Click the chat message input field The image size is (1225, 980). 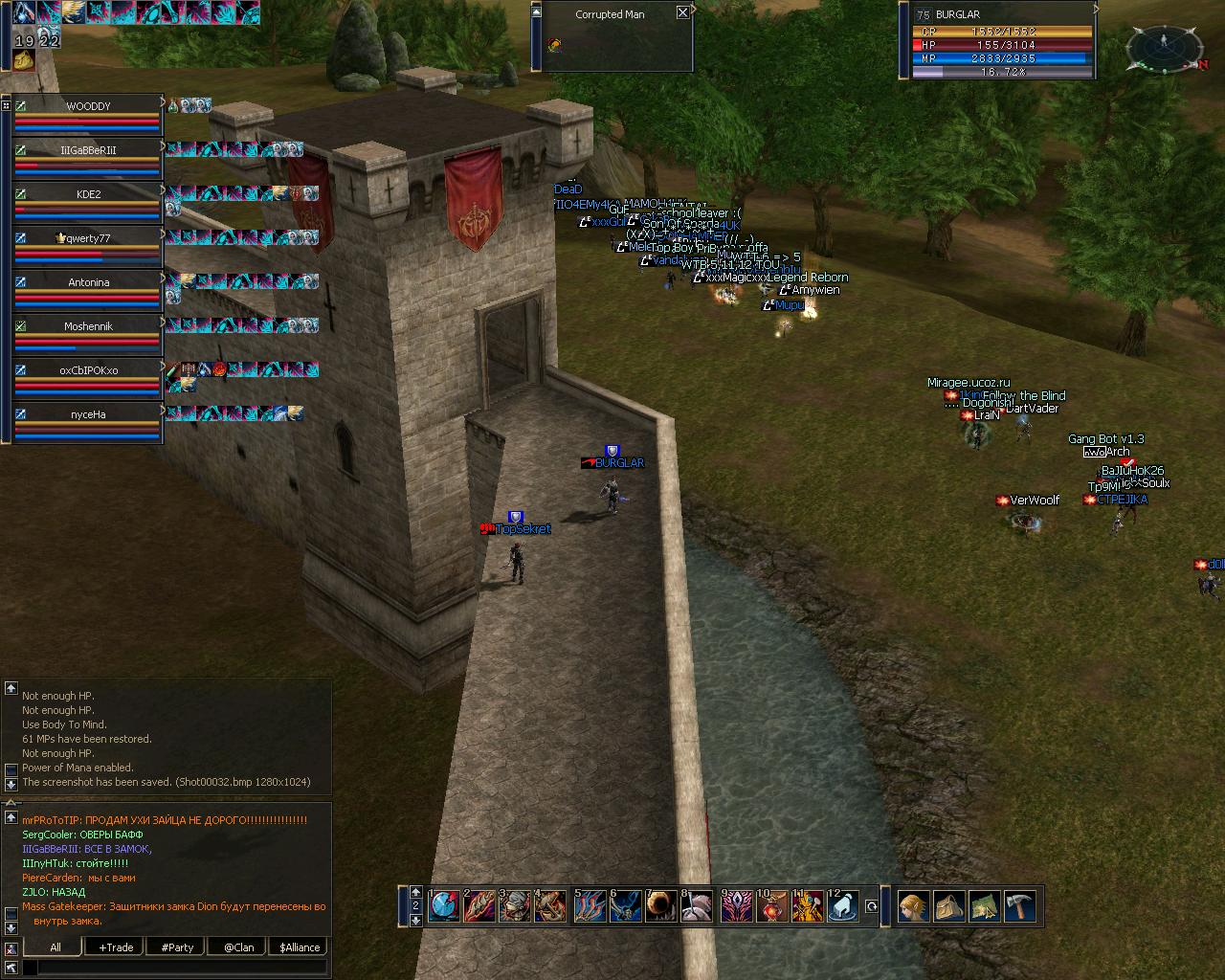point(182,969)
